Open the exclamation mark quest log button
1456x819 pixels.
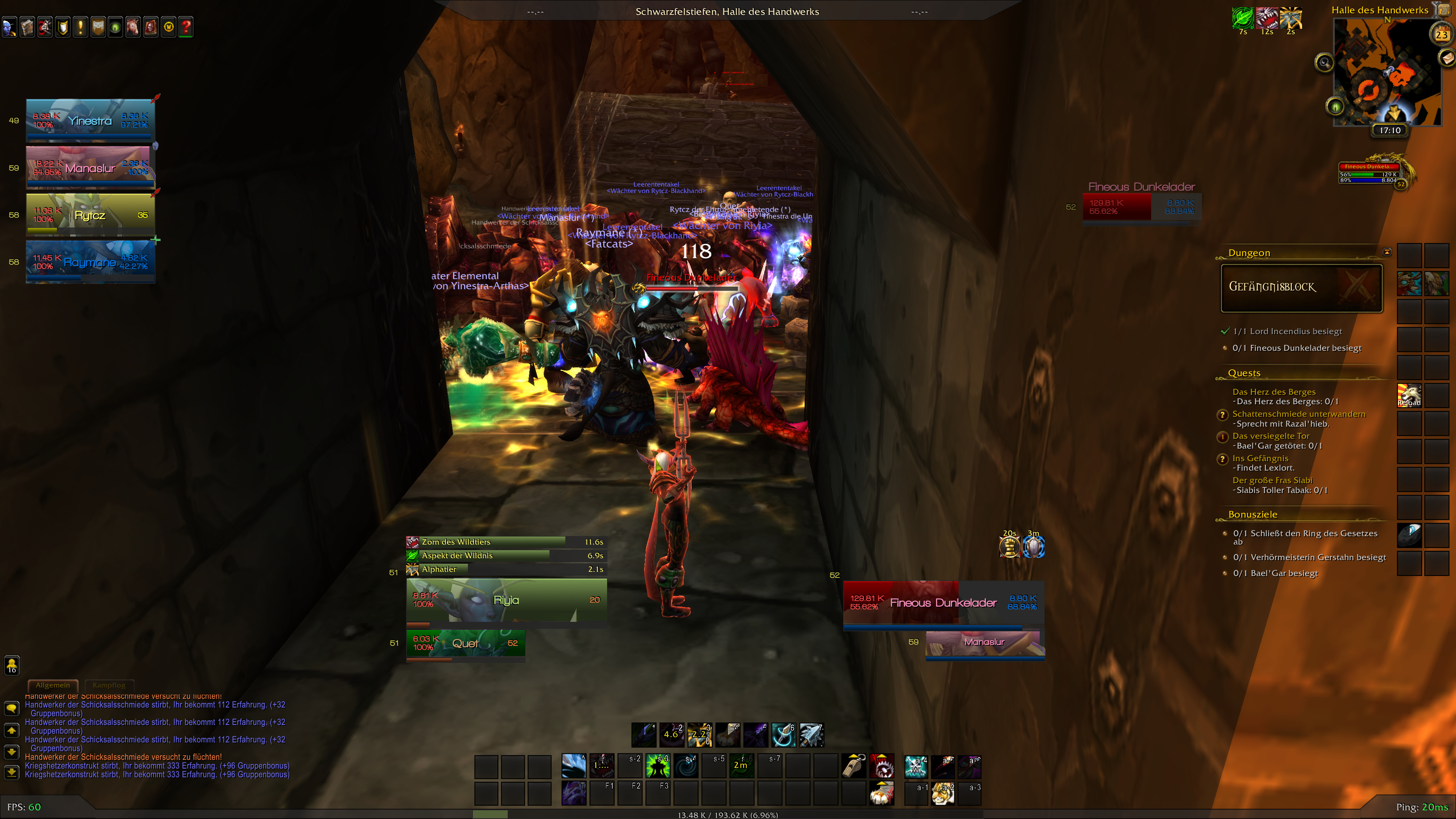click(x=80, y=27)
